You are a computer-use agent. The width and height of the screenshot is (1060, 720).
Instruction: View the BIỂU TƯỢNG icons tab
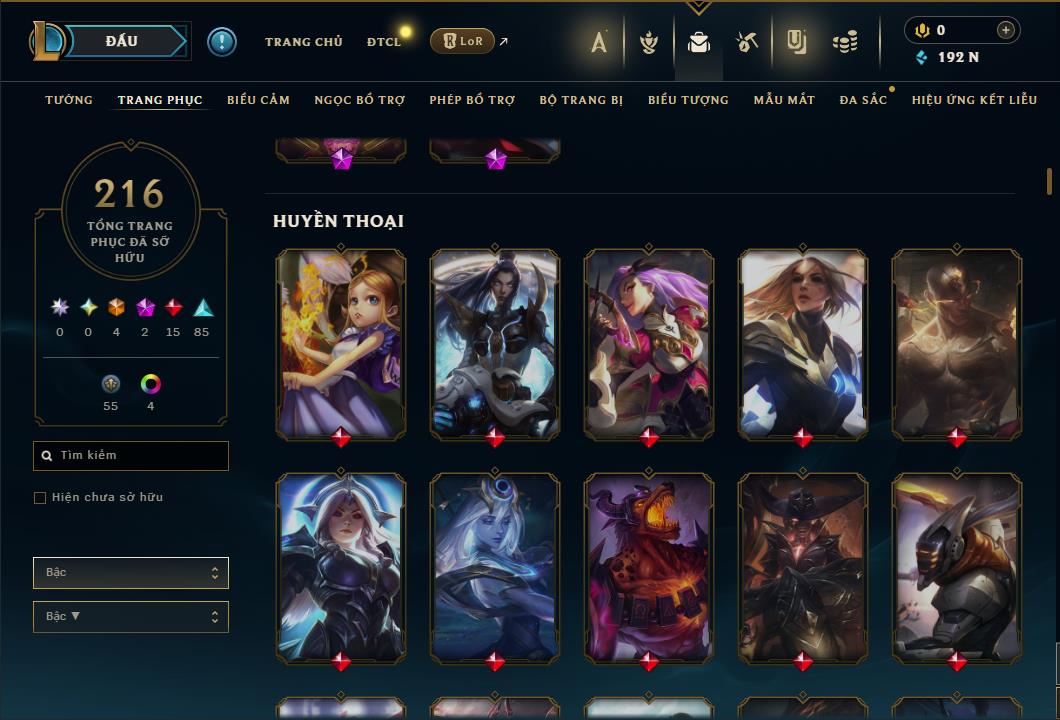[688, 100]
